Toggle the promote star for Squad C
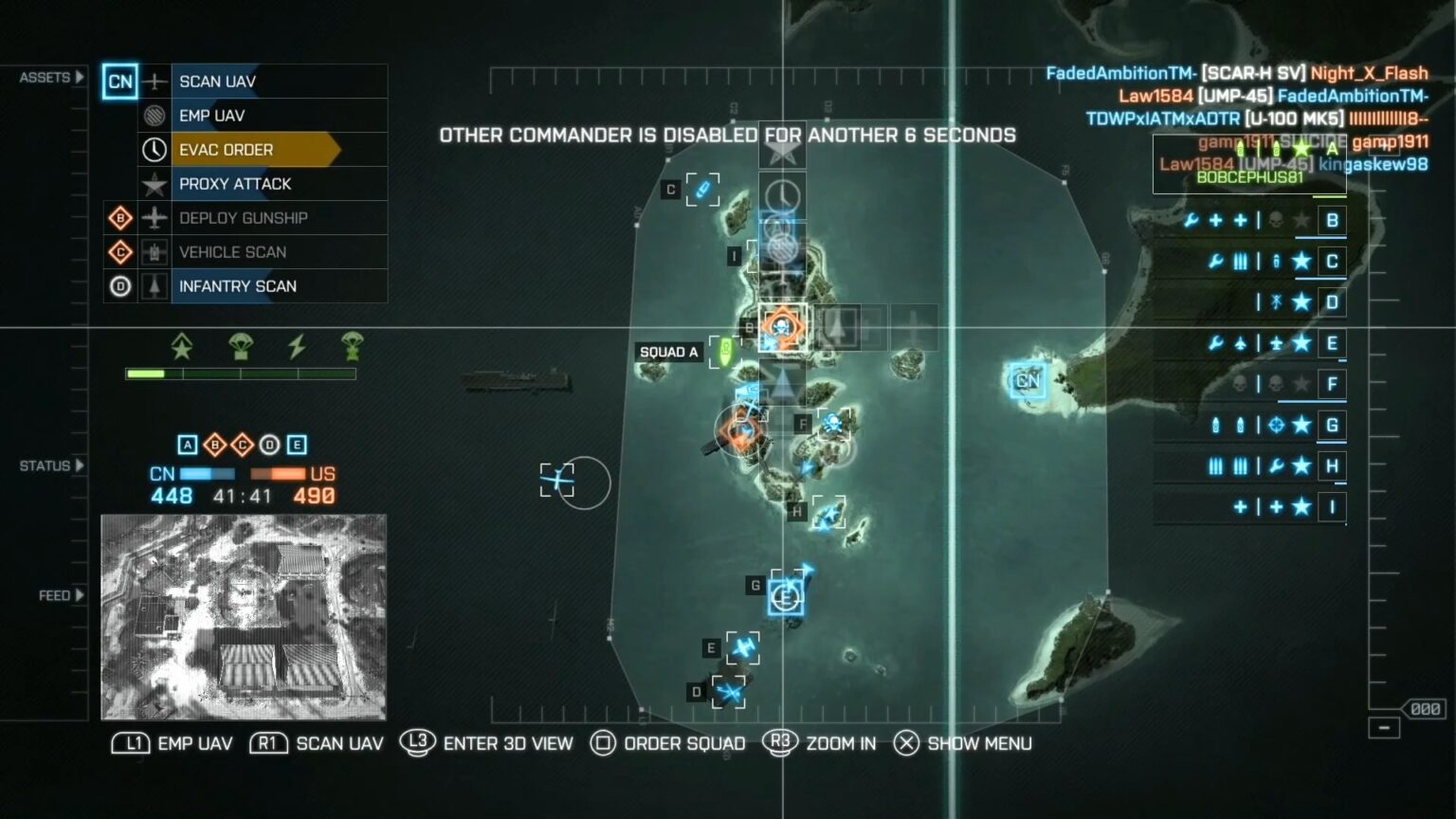This screenshot has height=819, width=1456. point(1302,262)
